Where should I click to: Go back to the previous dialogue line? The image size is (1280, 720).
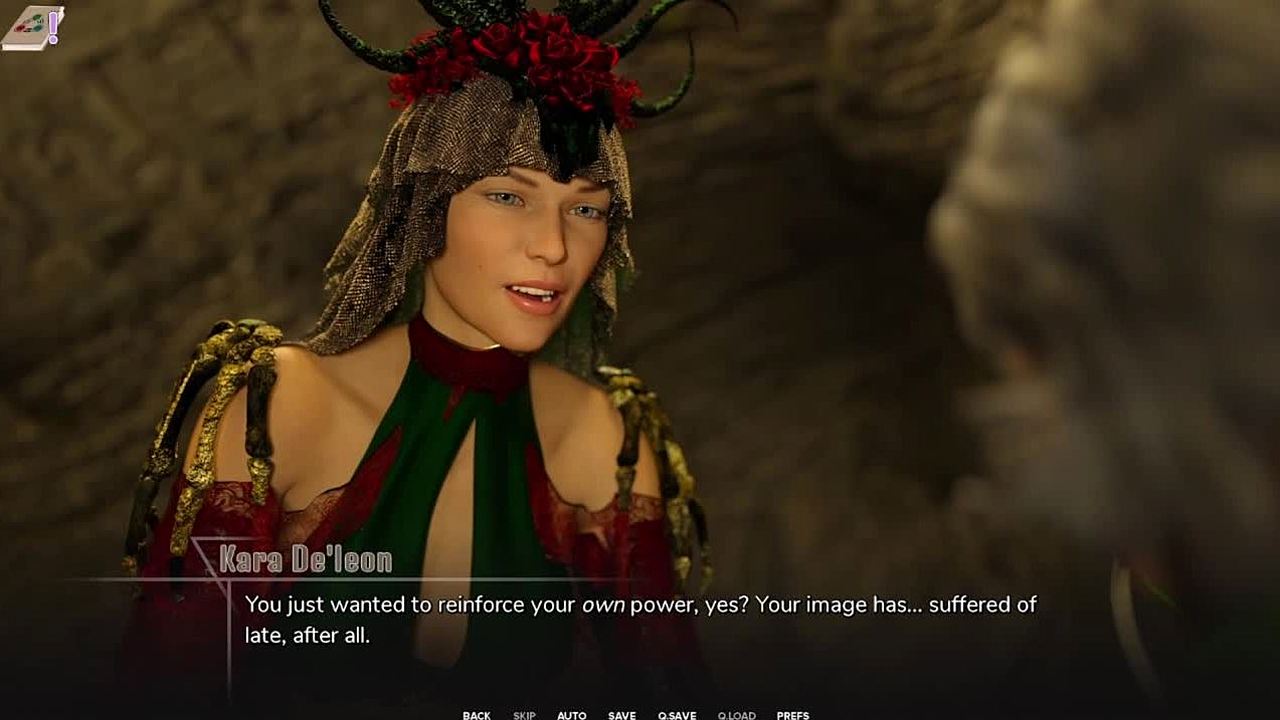click(476, 715)
